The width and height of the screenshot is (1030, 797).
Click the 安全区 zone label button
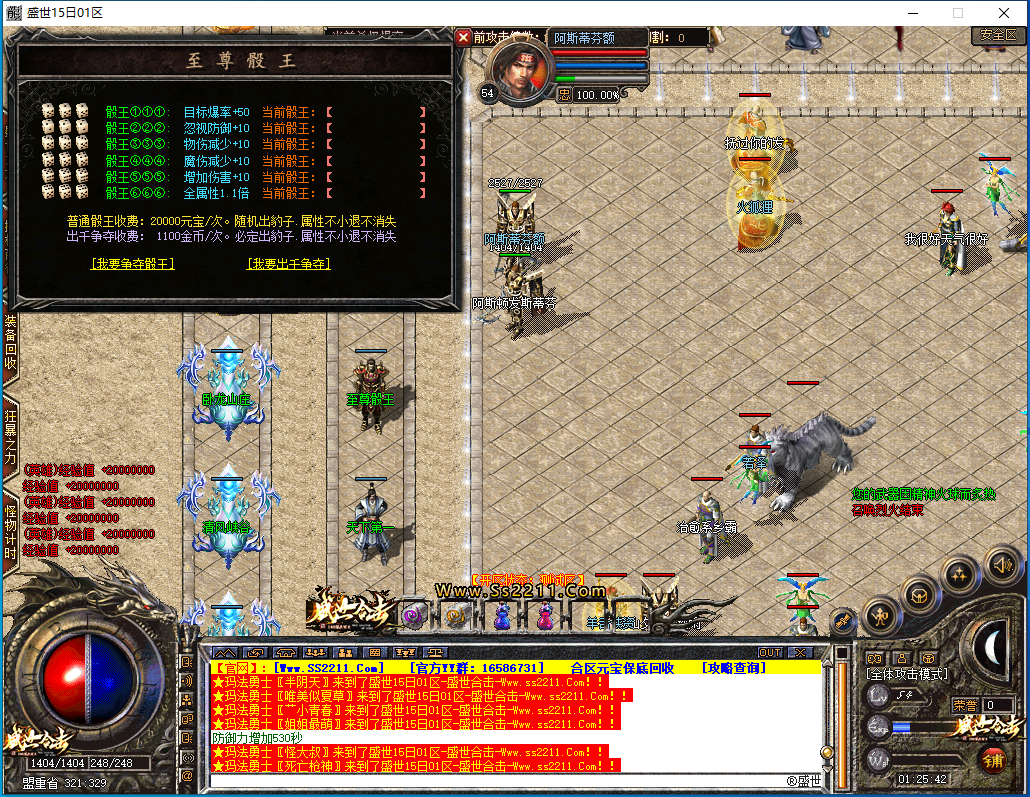tap(997, 35)
